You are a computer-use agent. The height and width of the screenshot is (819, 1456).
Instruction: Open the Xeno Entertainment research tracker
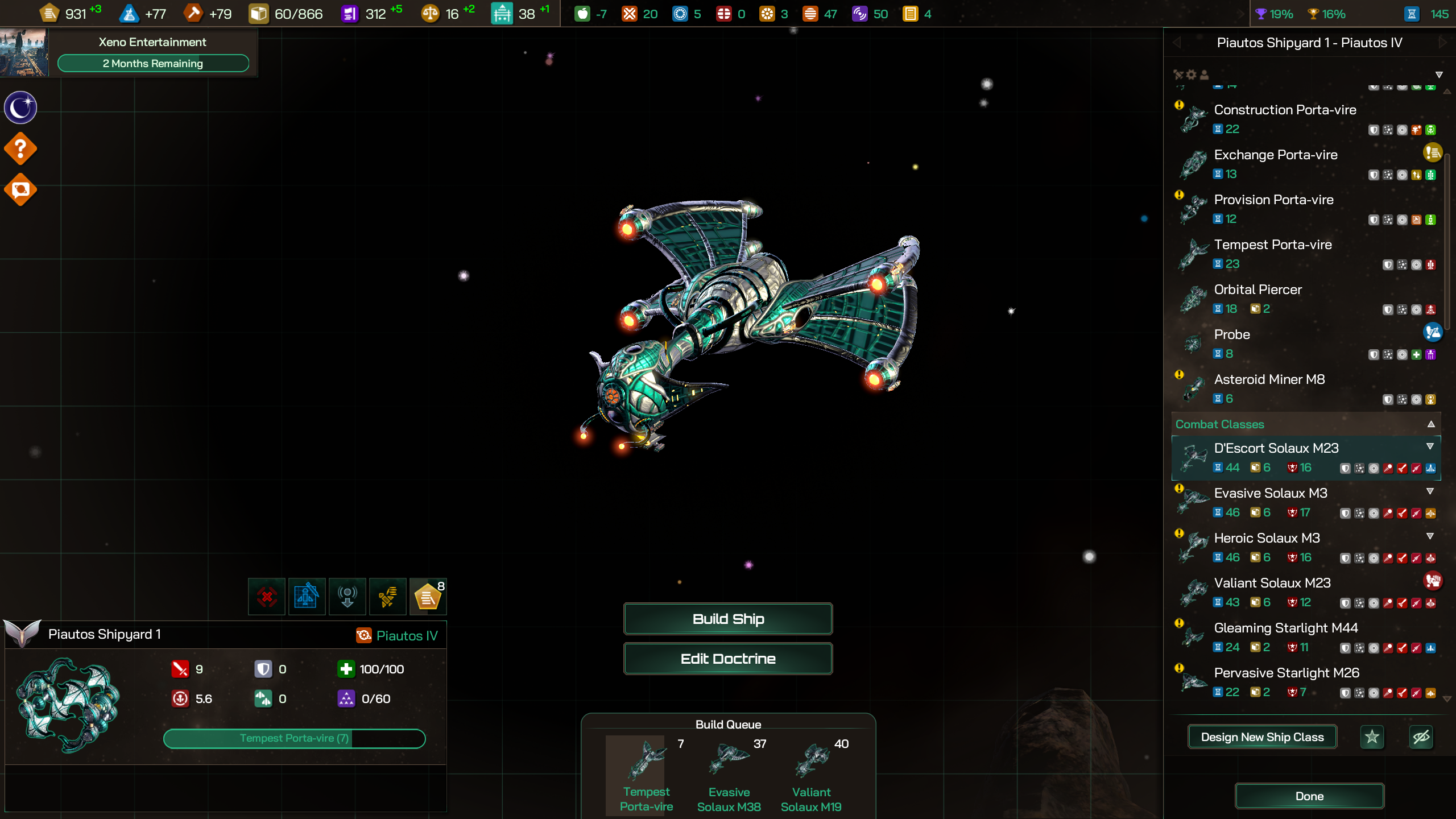click(152, 52)
